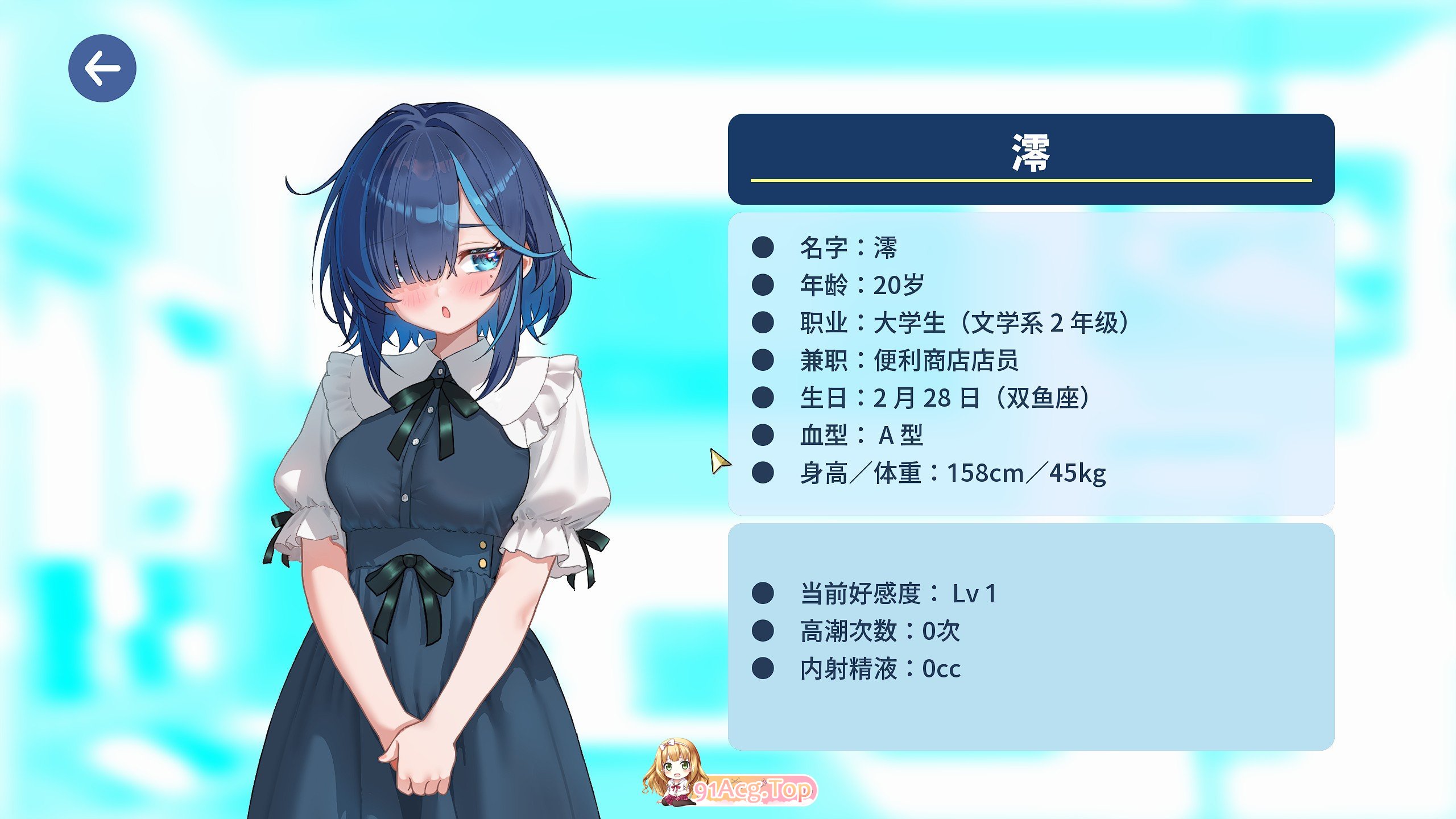Click the round back arrow button
Screen dimensions: 1456x819
102,68
